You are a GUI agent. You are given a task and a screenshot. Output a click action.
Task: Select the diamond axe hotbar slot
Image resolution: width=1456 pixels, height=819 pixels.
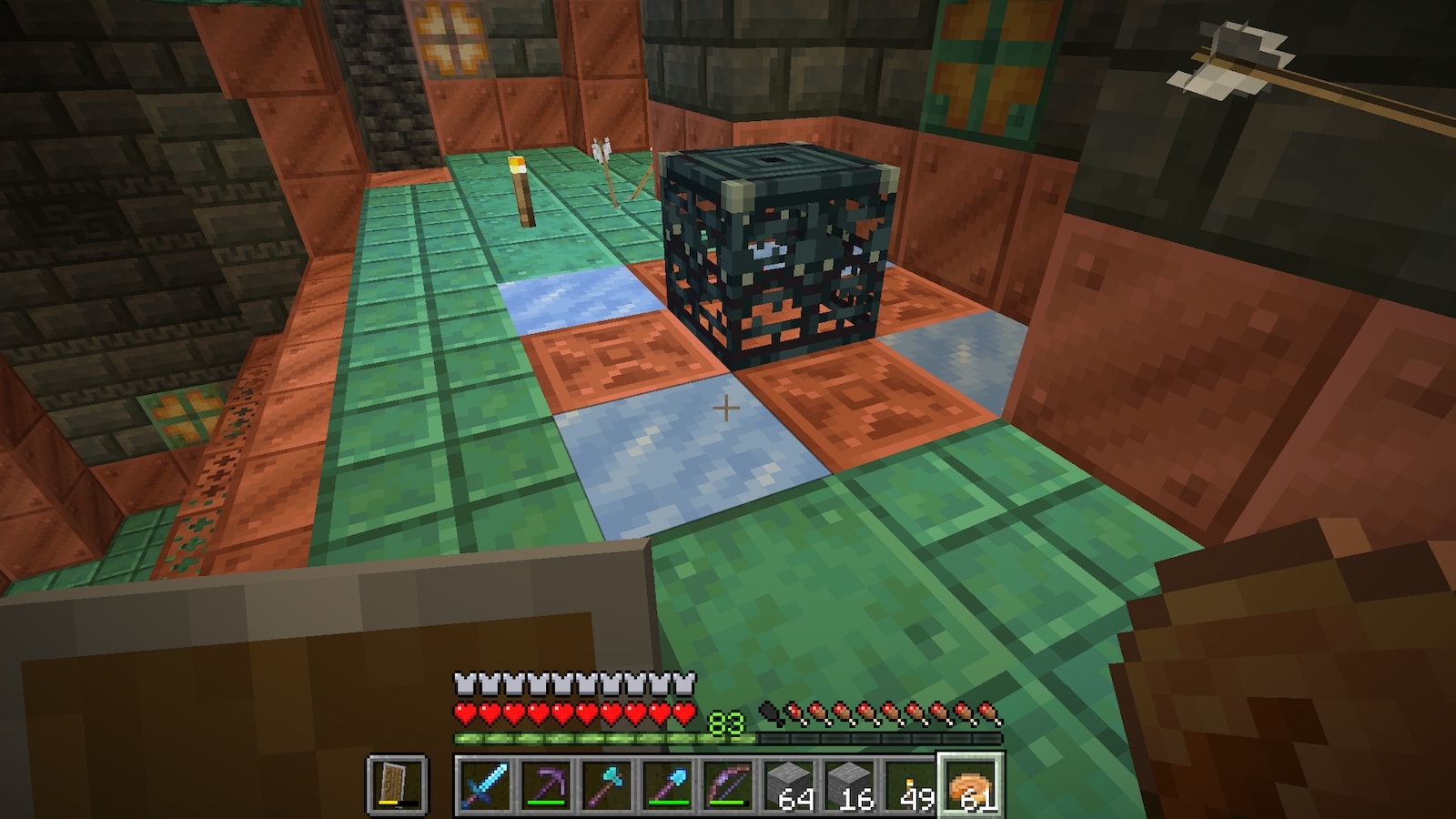[x=607, y=784]
